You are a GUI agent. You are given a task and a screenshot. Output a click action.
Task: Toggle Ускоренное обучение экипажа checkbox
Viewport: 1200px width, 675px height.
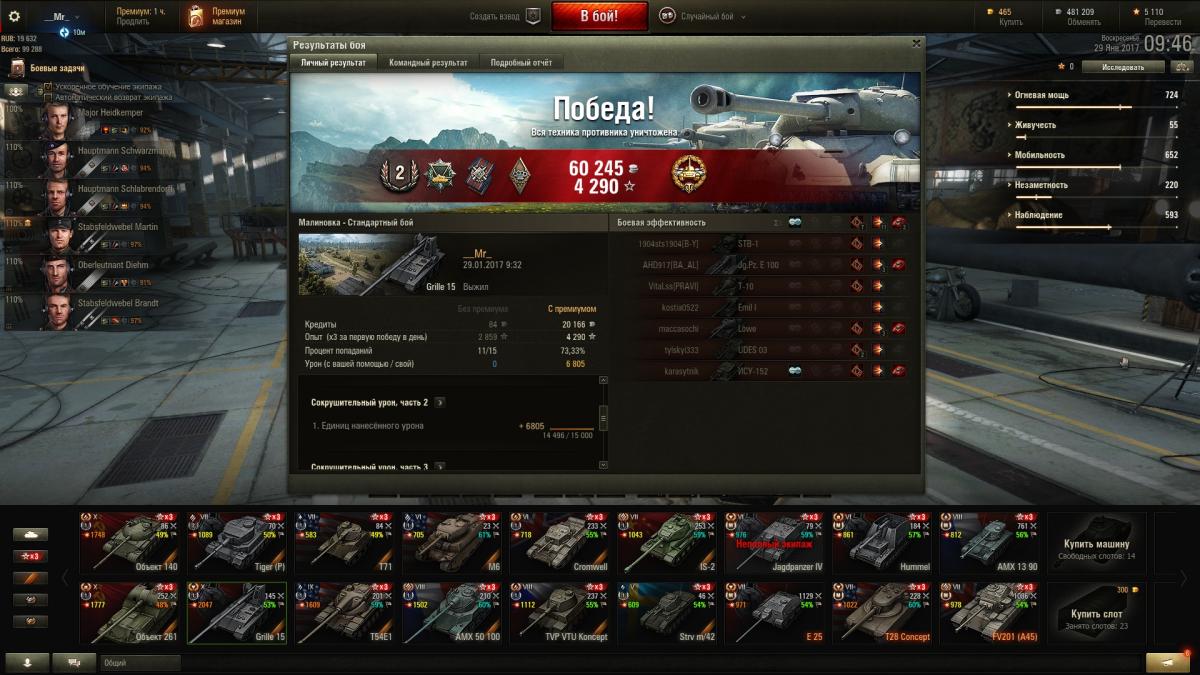pyautogui.click(x=47, y=88)
